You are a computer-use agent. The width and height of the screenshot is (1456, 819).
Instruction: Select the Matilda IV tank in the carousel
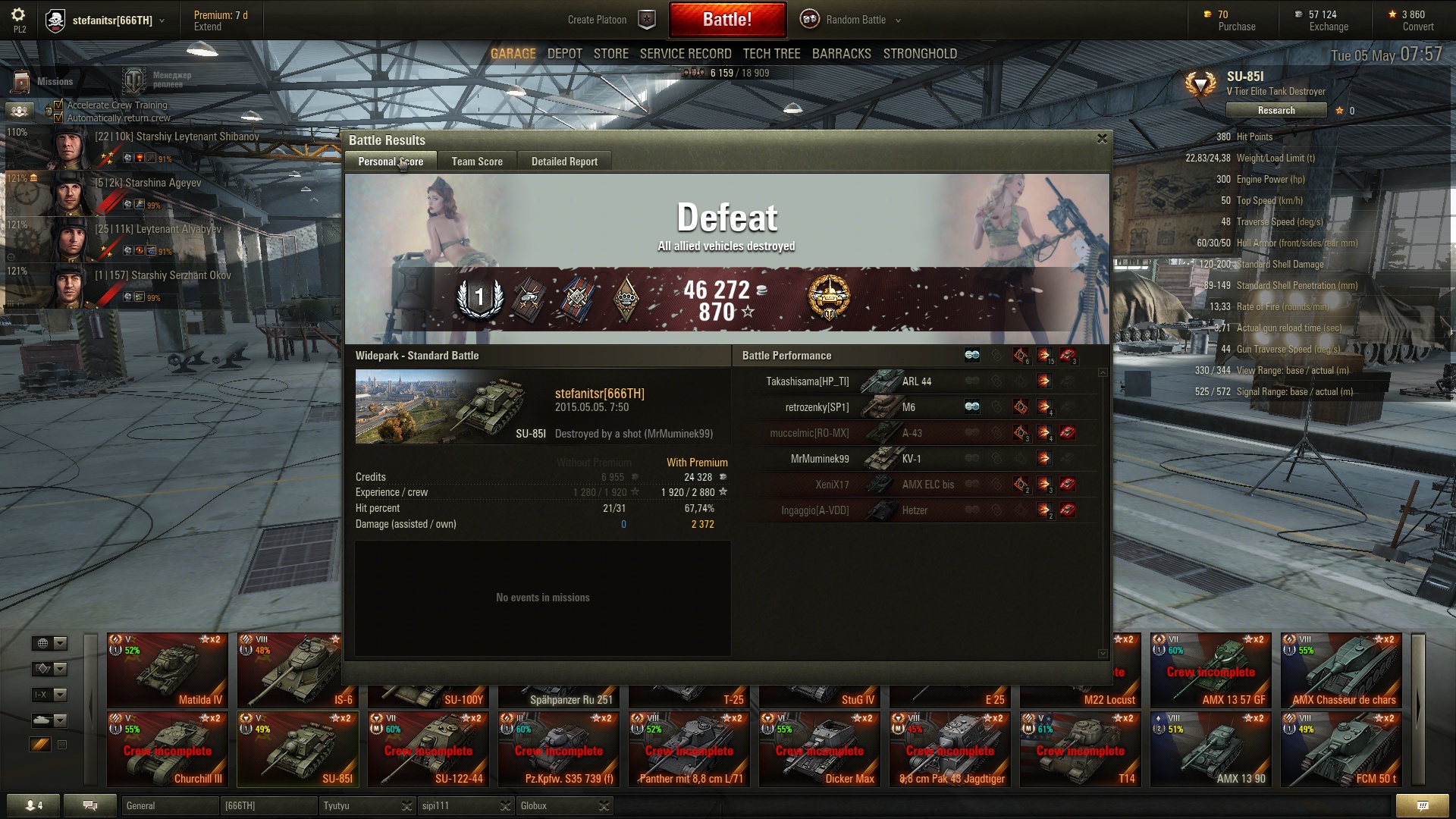point(168,671)
